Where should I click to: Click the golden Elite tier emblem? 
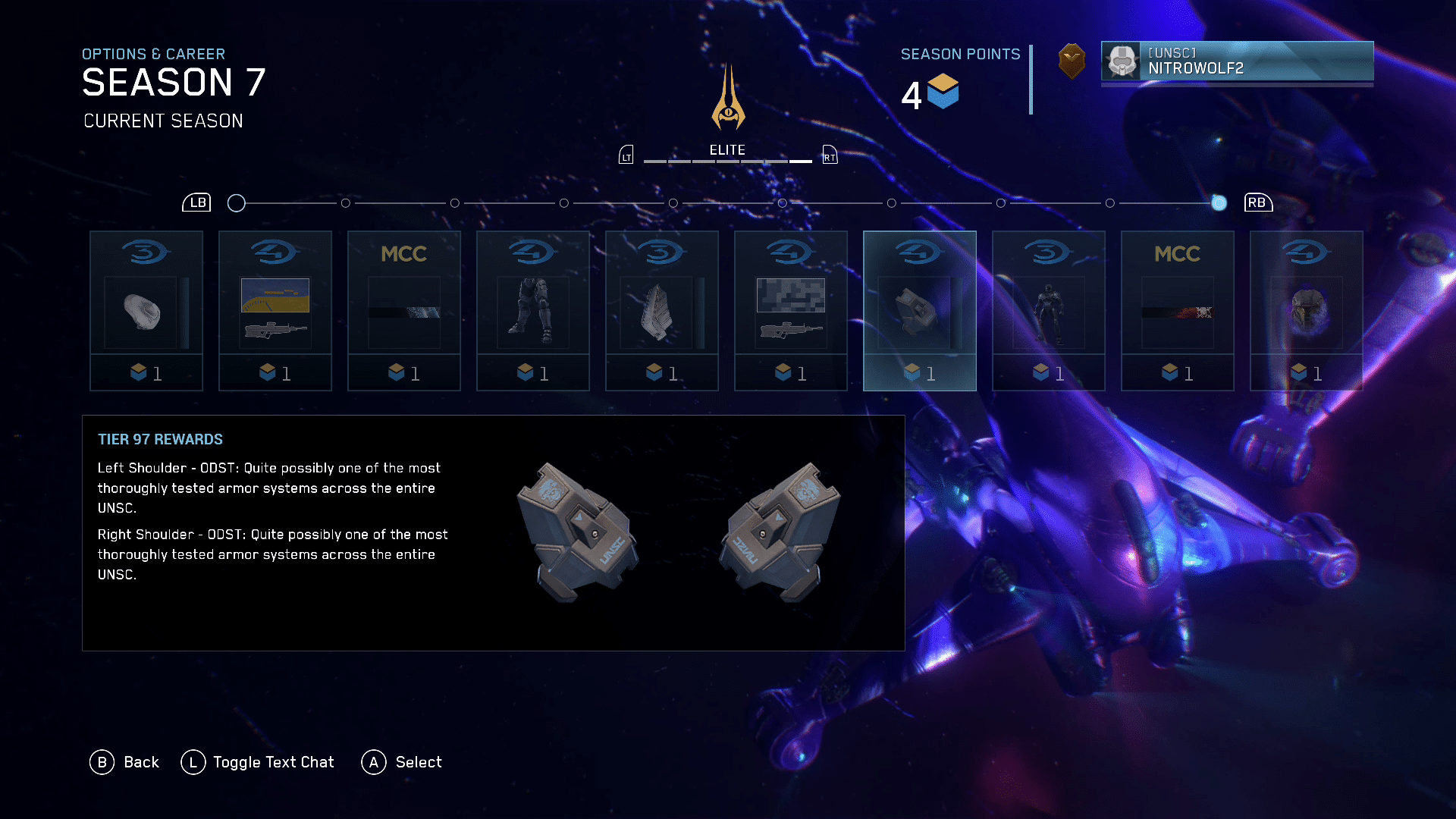728,99
